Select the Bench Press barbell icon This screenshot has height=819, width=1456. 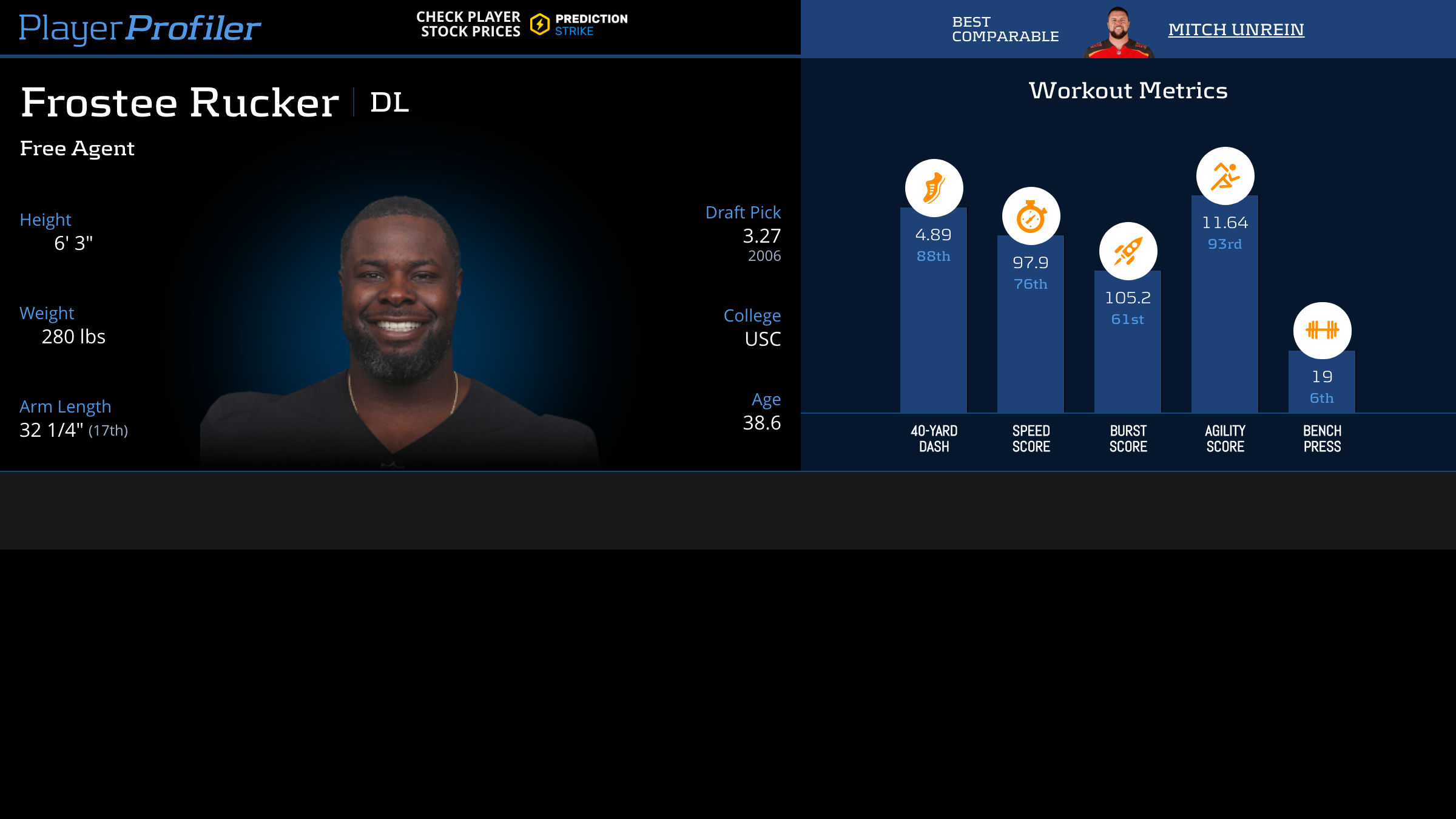point(1322,330)
